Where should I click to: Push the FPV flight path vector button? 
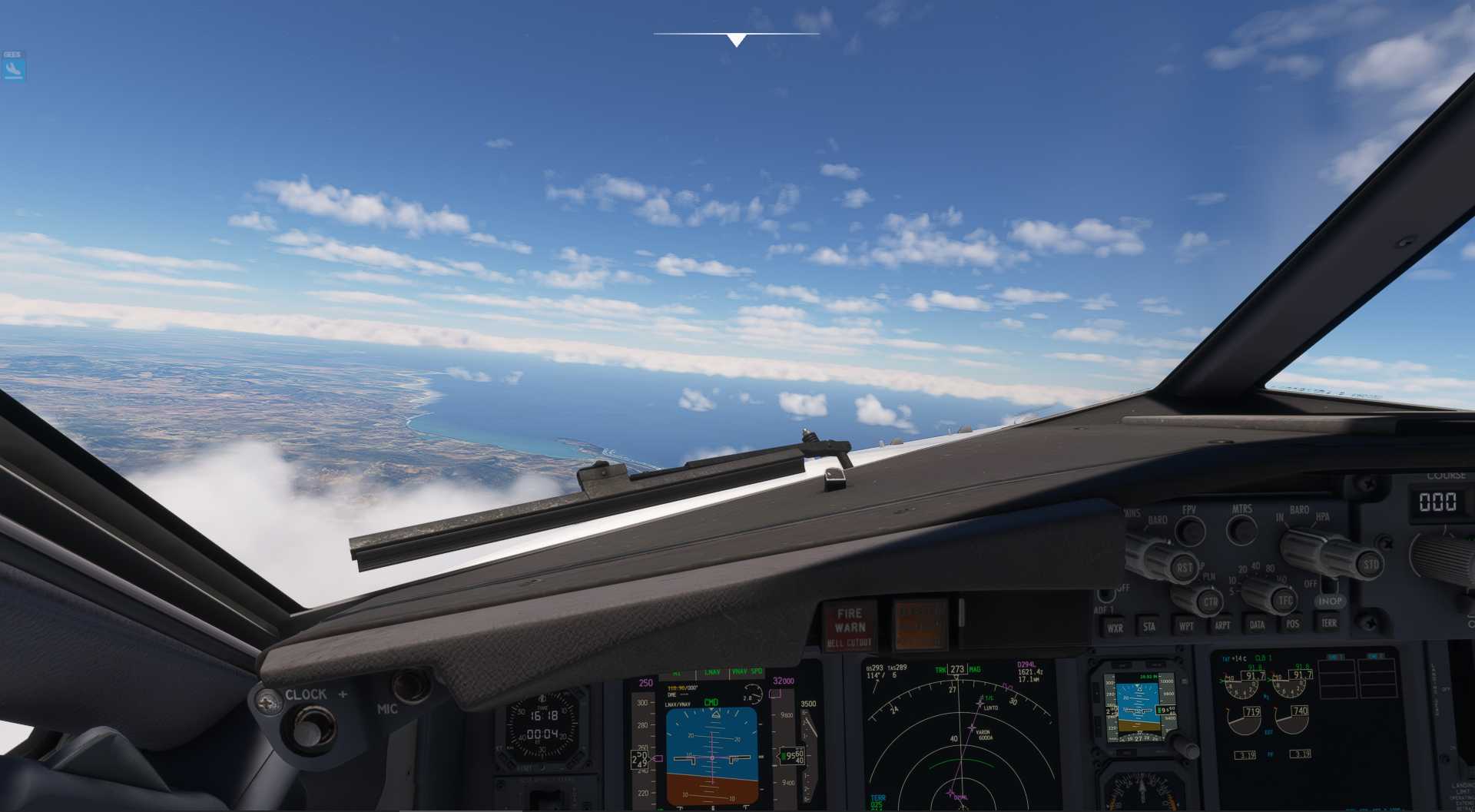click(x=1190, y=530)
